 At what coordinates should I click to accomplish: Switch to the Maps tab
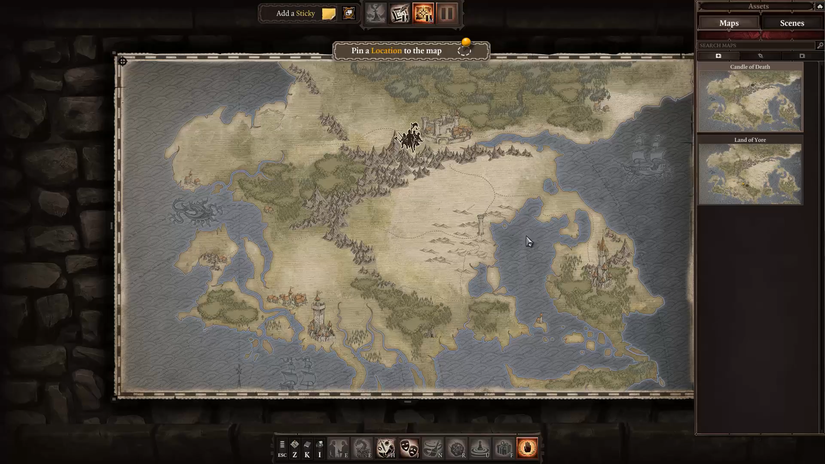click(727, 23)
